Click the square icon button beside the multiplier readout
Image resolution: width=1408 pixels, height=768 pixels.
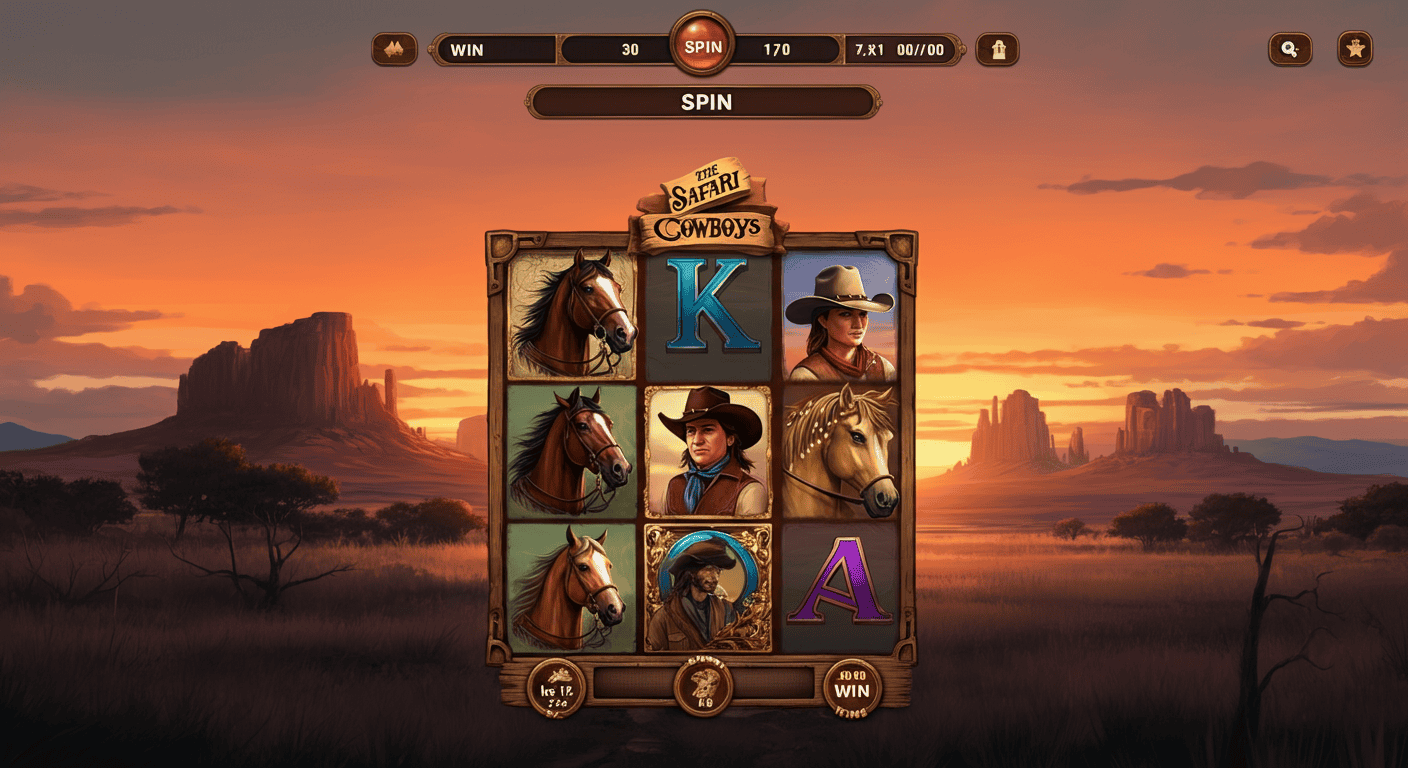pos(996,49)
